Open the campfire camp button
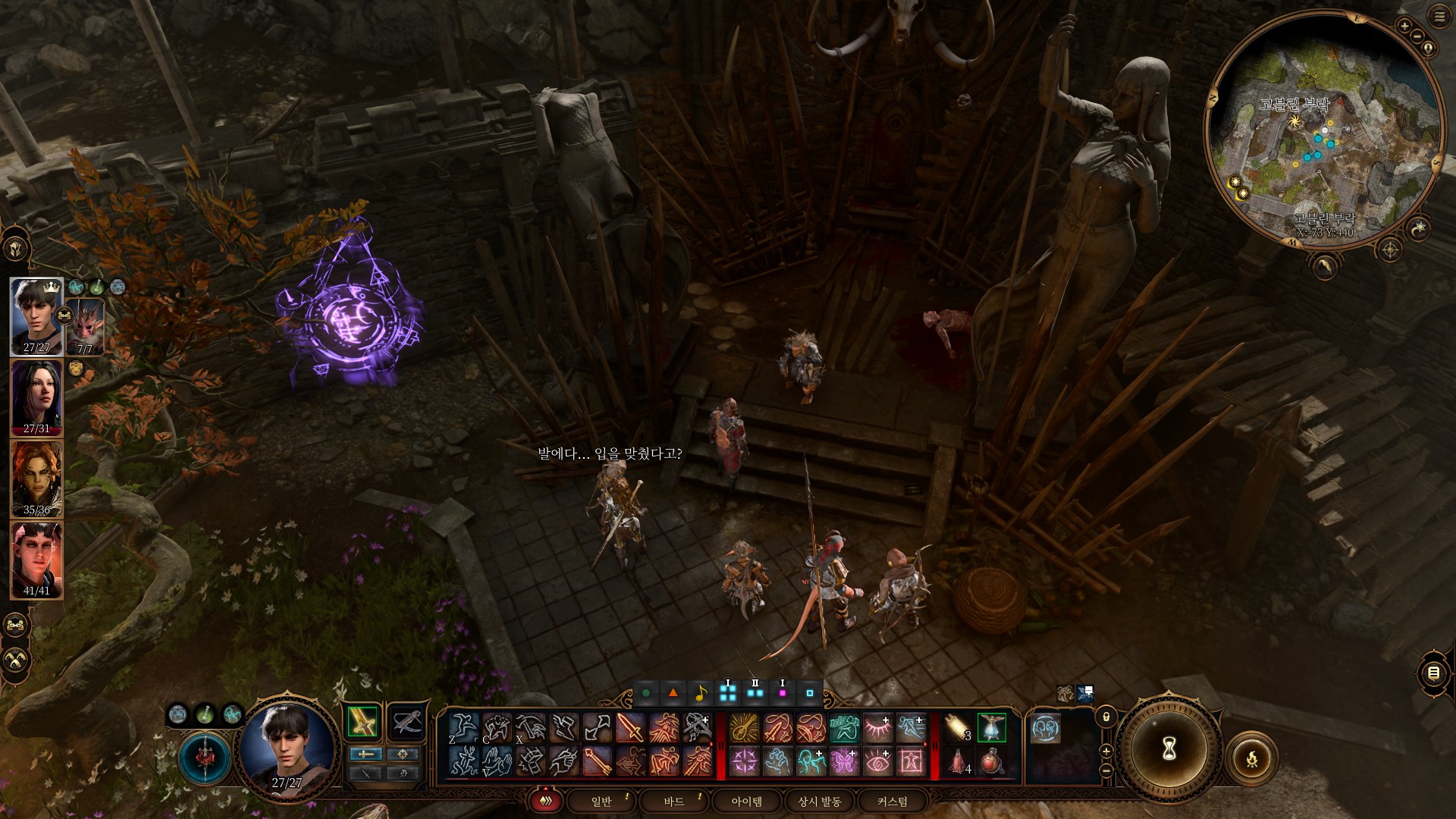This screenshot has width=1456, height=819. point(1251,758)
